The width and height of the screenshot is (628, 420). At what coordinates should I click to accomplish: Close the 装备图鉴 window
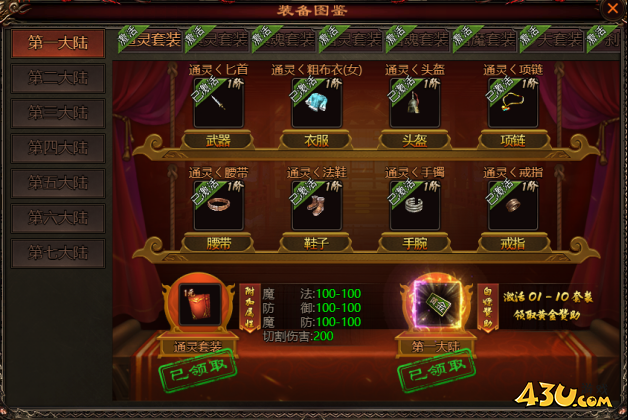click(x=612, y=8)
